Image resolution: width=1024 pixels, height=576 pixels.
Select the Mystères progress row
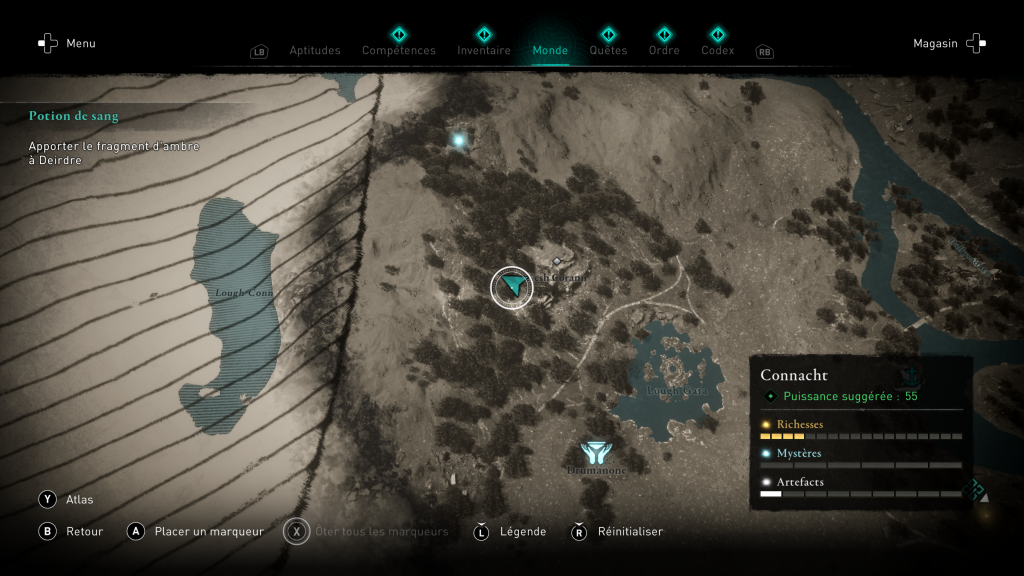pyautogui.click(x=860, y=458)
